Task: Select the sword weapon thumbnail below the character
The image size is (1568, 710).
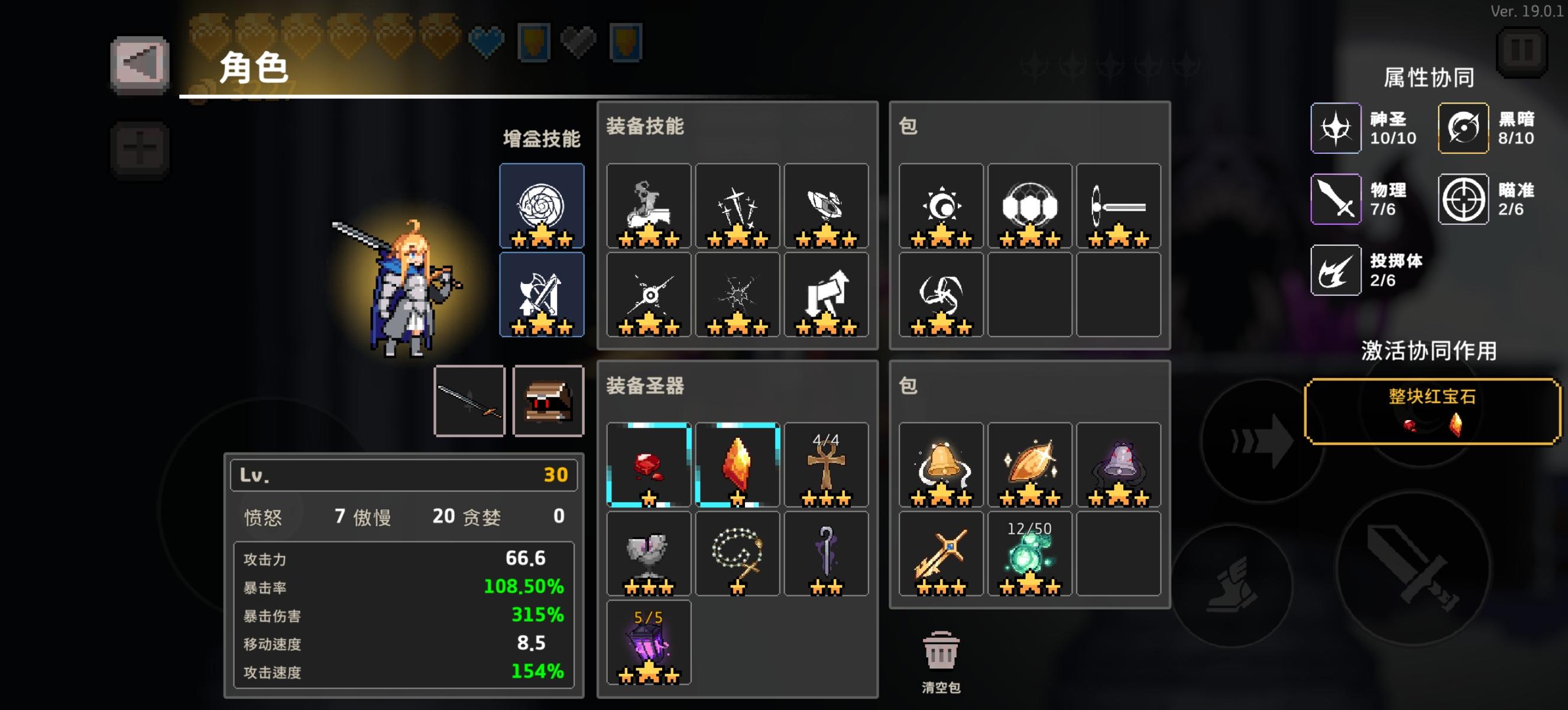Action: tap(470, 401)
